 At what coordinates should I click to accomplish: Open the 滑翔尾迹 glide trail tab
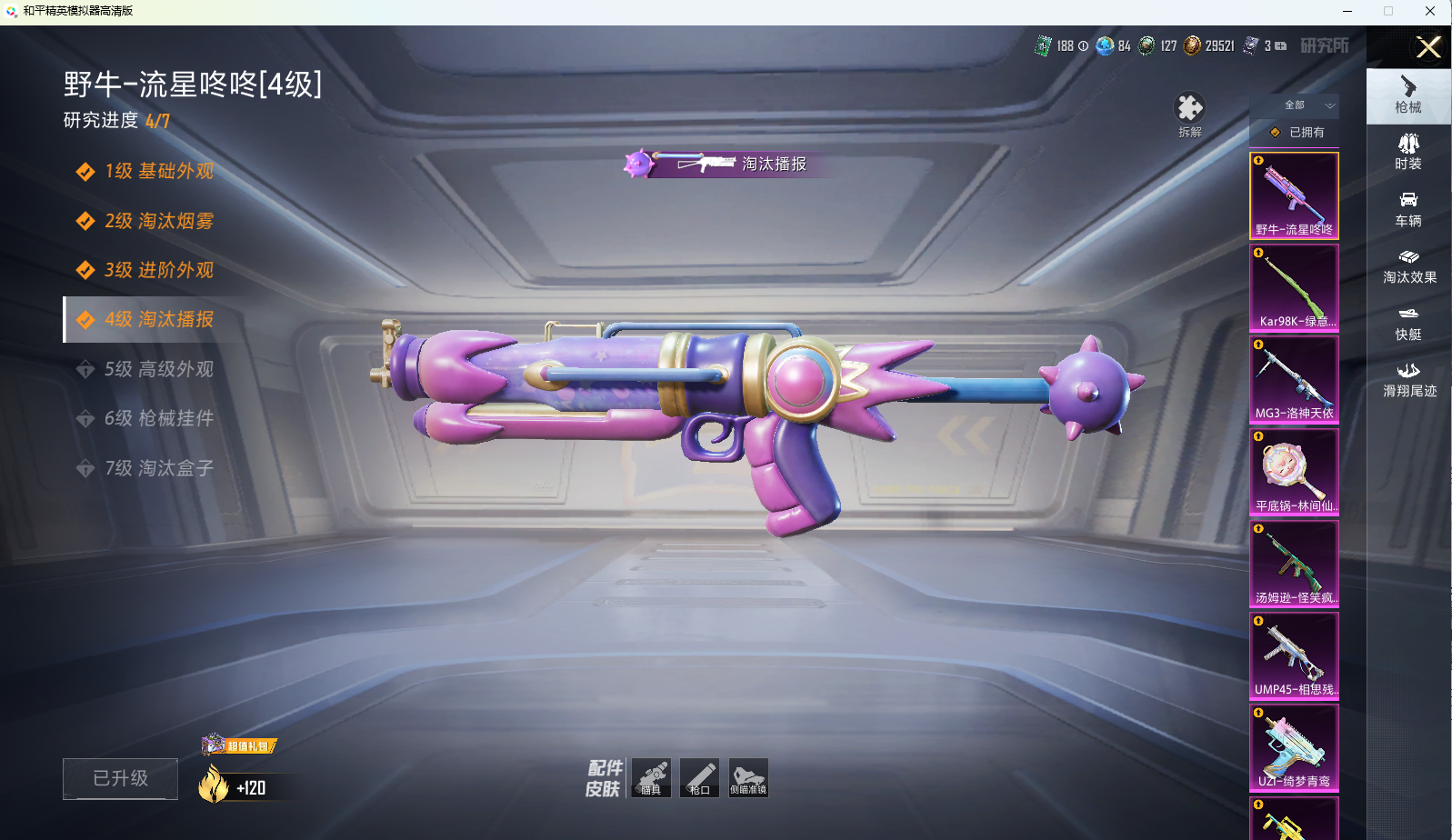point(1408,380)
